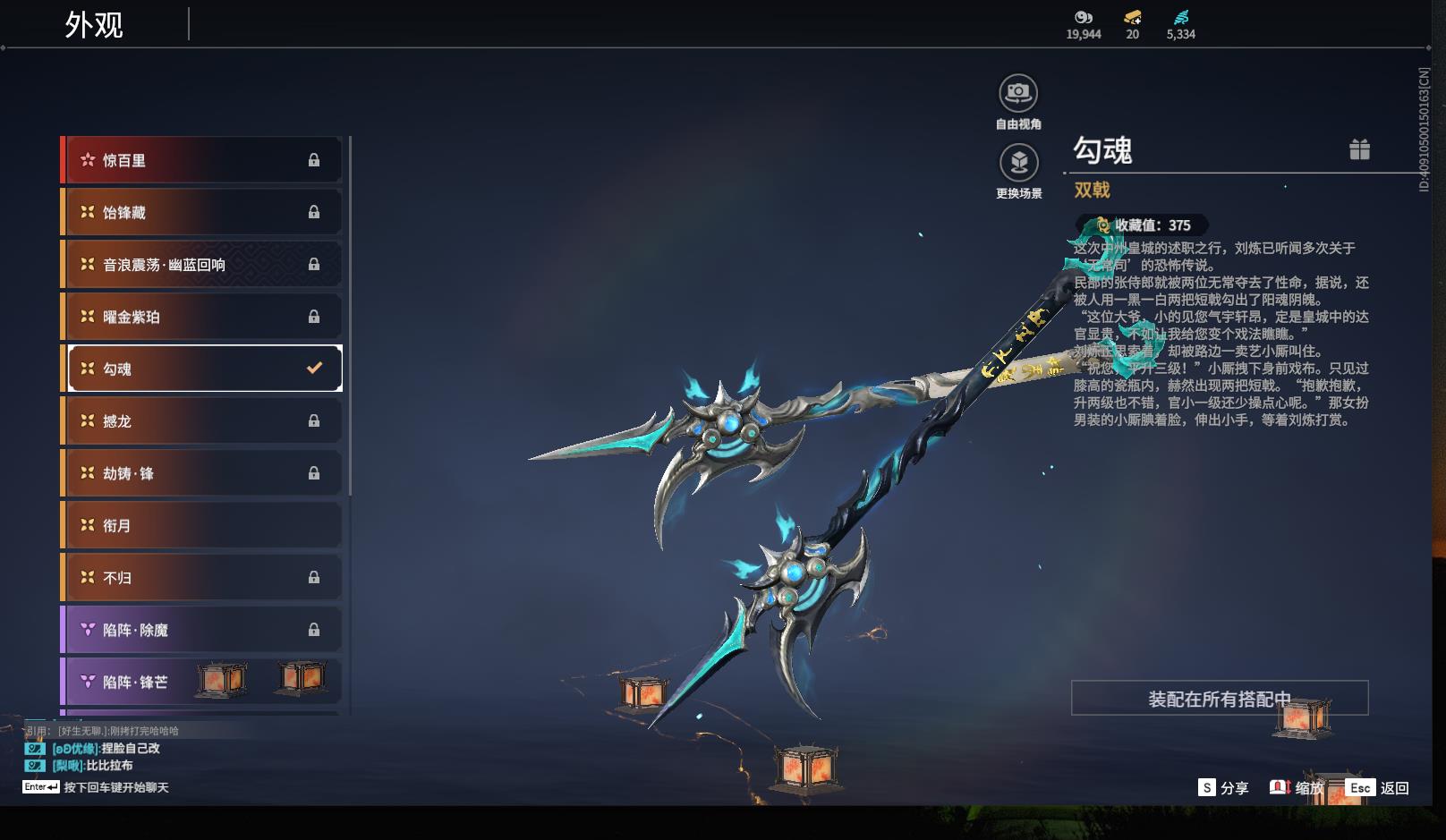The height and width of the screenshot is (840, 1446).
Task: Select the 不归 skin row
Action: (203, 578)
